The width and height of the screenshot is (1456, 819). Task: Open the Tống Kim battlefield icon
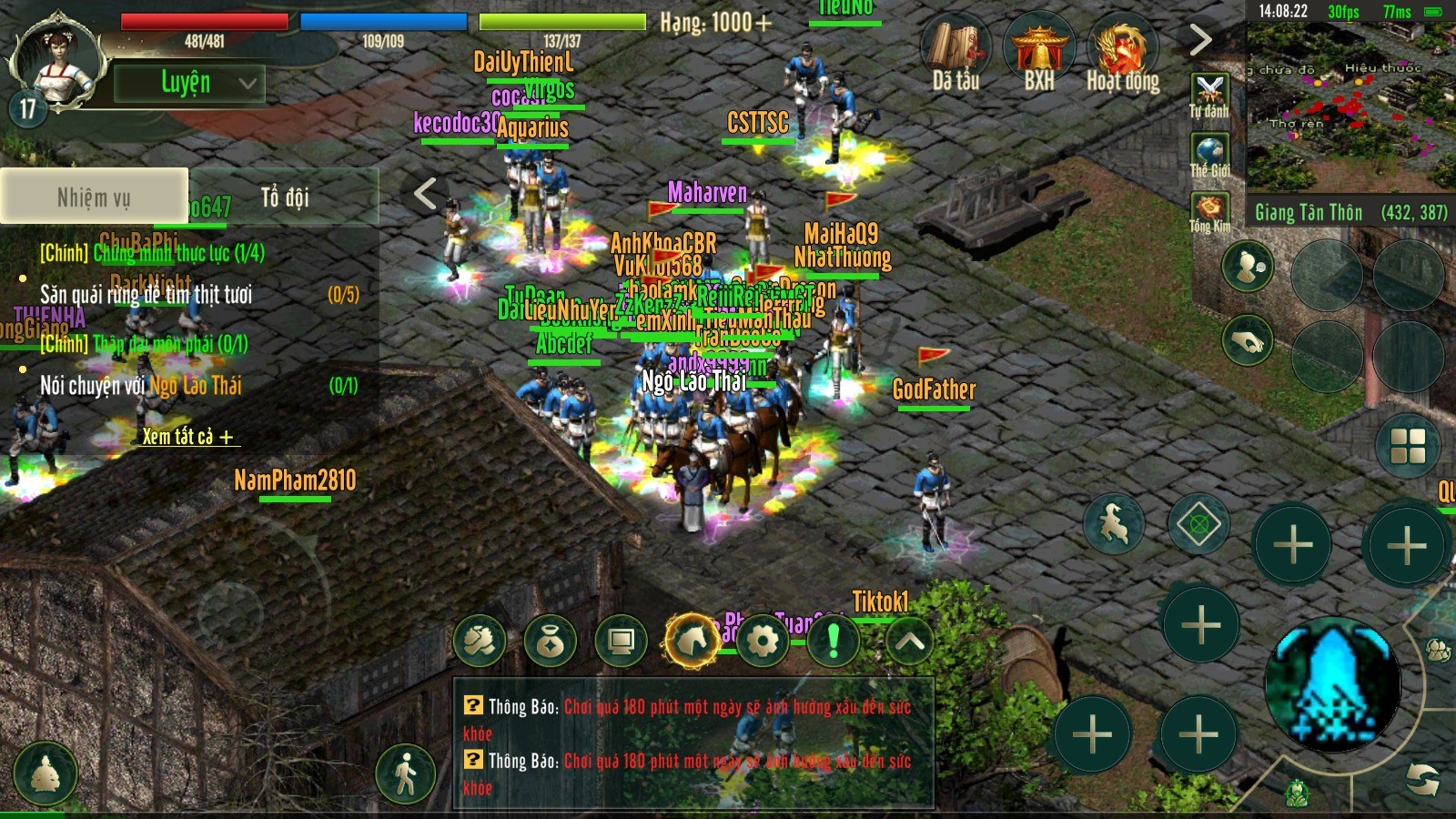[x=1209, y=212]
